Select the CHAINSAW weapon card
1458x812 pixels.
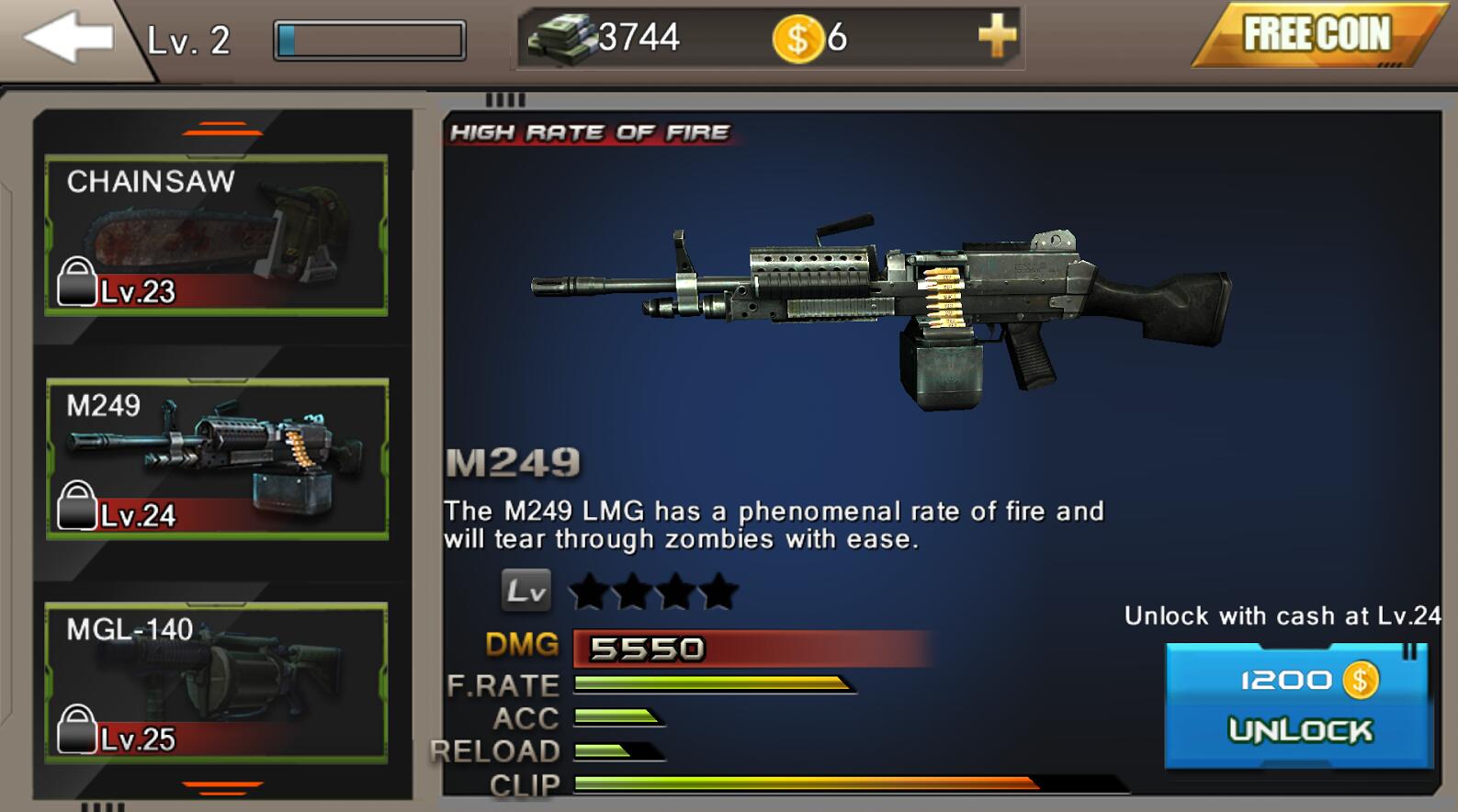point(217,235)
